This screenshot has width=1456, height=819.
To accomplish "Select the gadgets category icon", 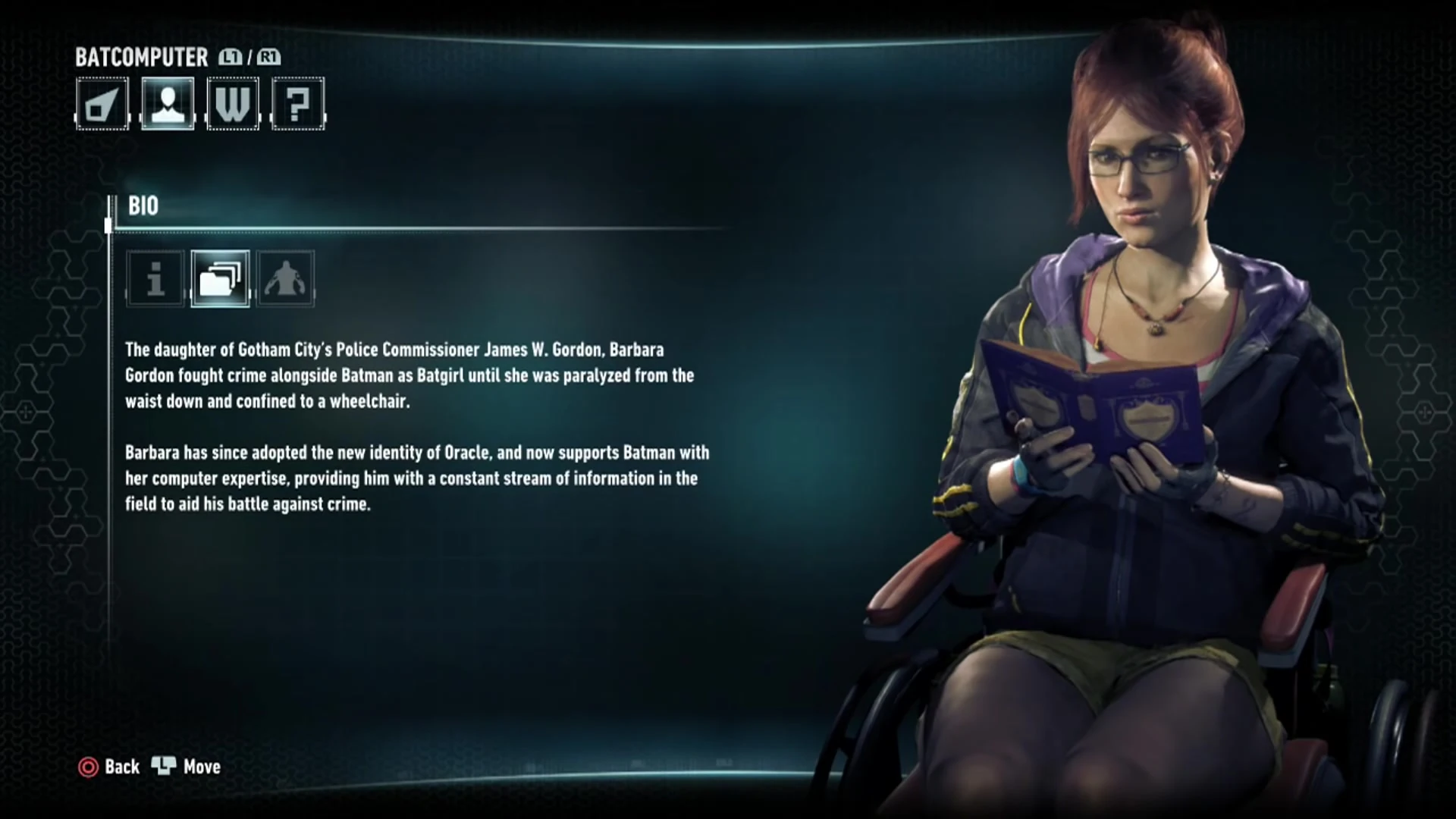I will click(102, 104).
